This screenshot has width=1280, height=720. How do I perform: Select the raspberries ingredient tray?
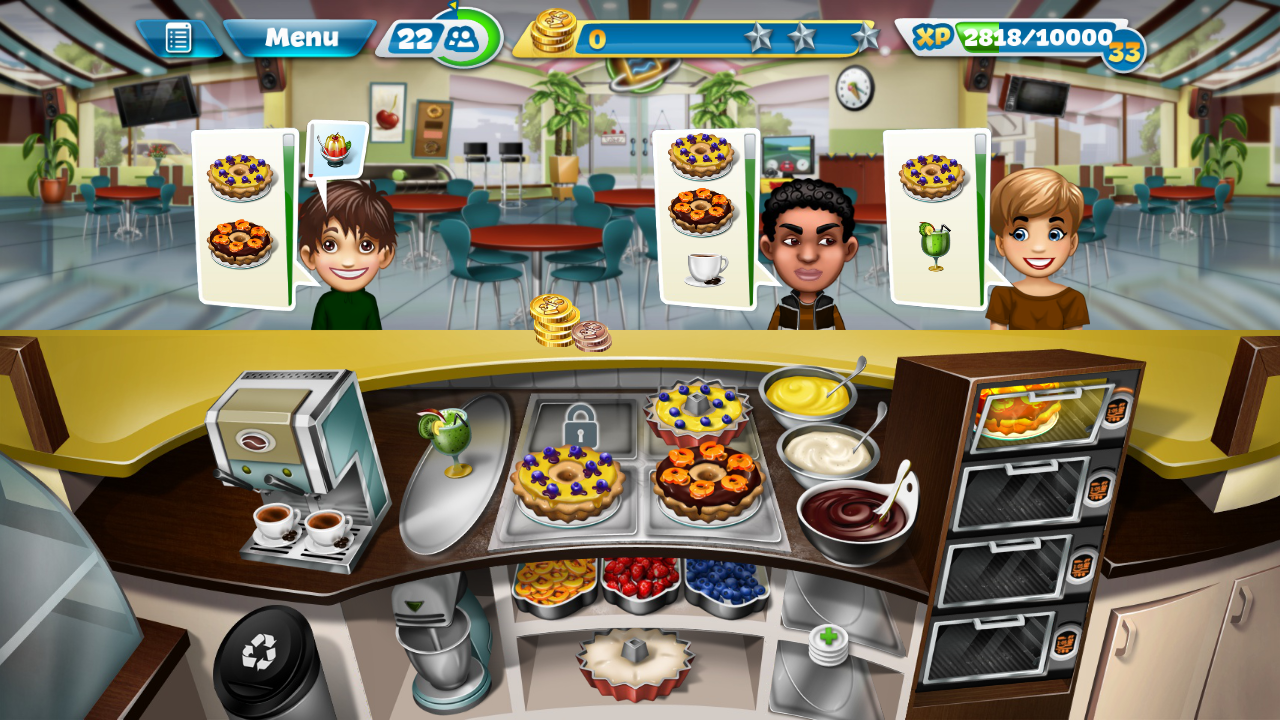(640, 580)
